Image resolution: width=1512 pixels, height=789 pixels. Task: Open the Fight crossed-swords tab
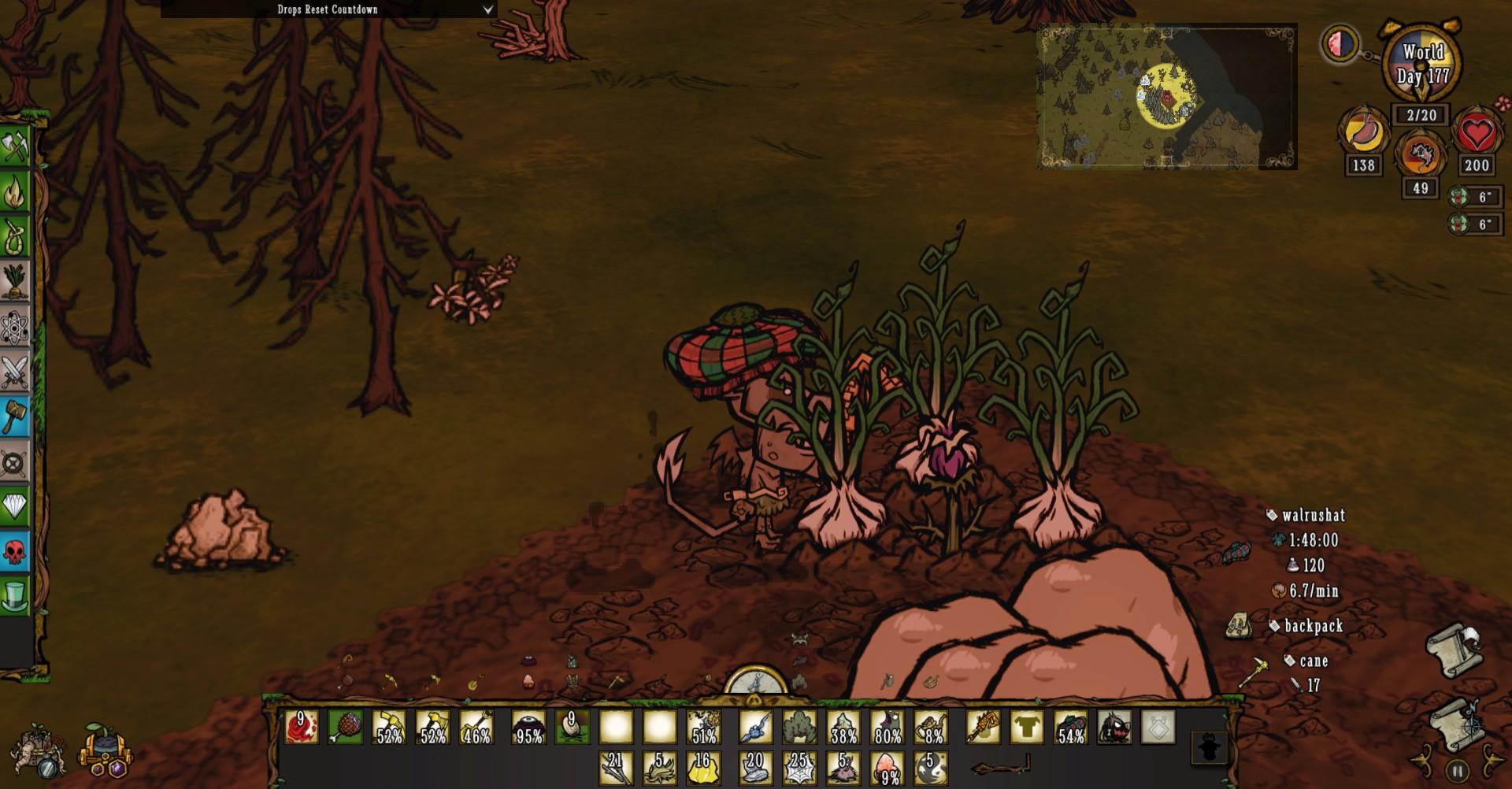pos(15,372)
